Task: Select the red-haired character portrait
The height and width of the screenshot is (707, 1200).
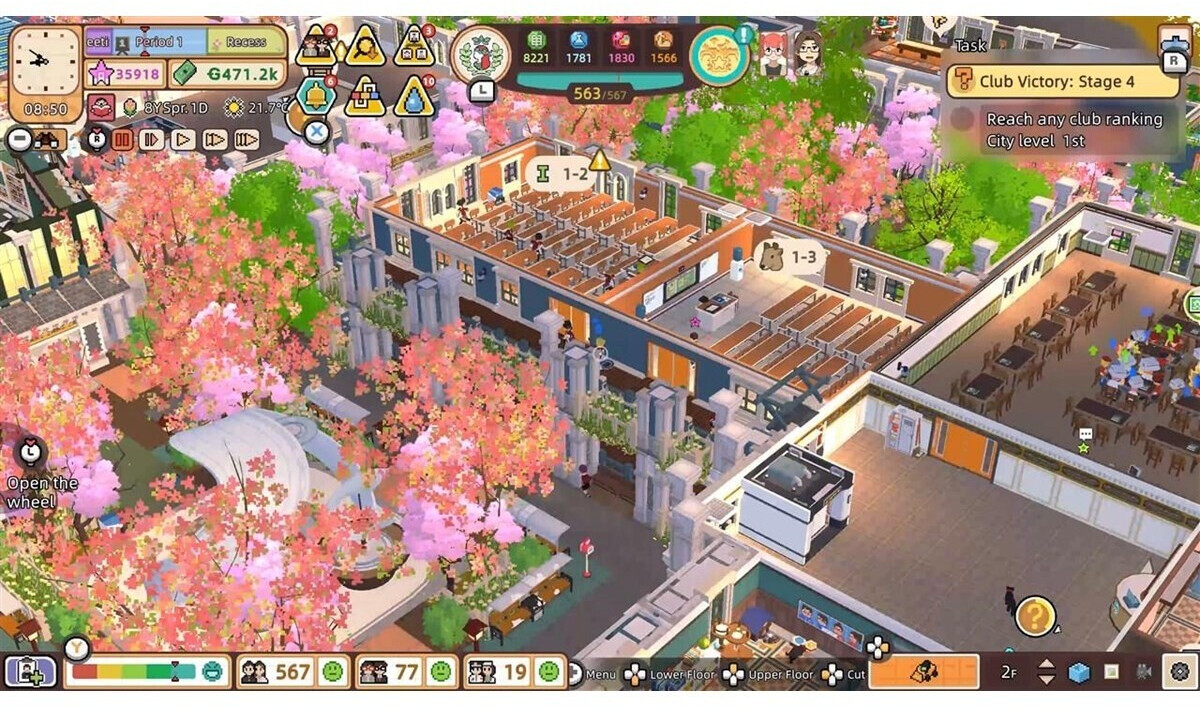Action: 773,52
